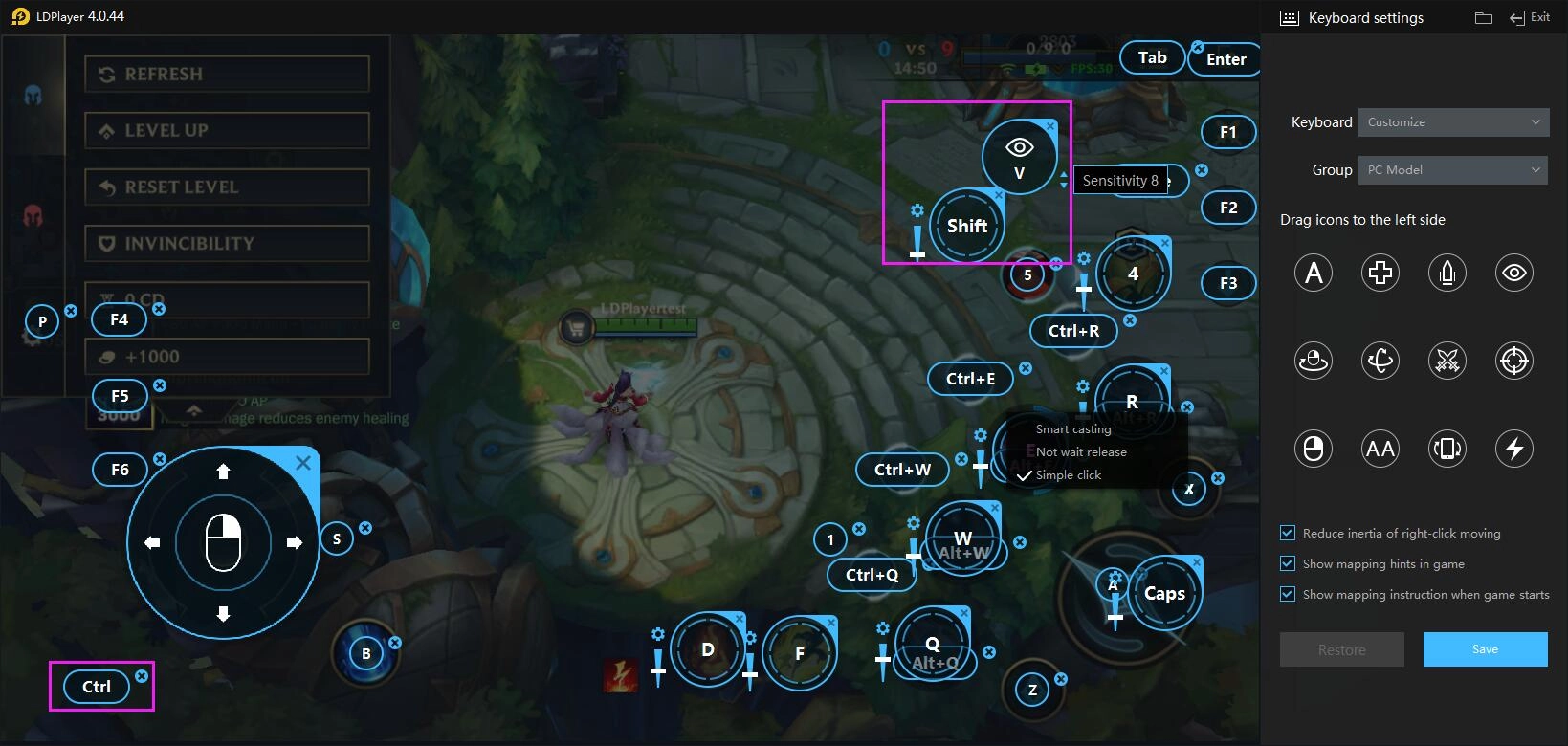Open the Group PC Model dropdown
Screen dimensions: 1568x746
(x=1452, y=169)
